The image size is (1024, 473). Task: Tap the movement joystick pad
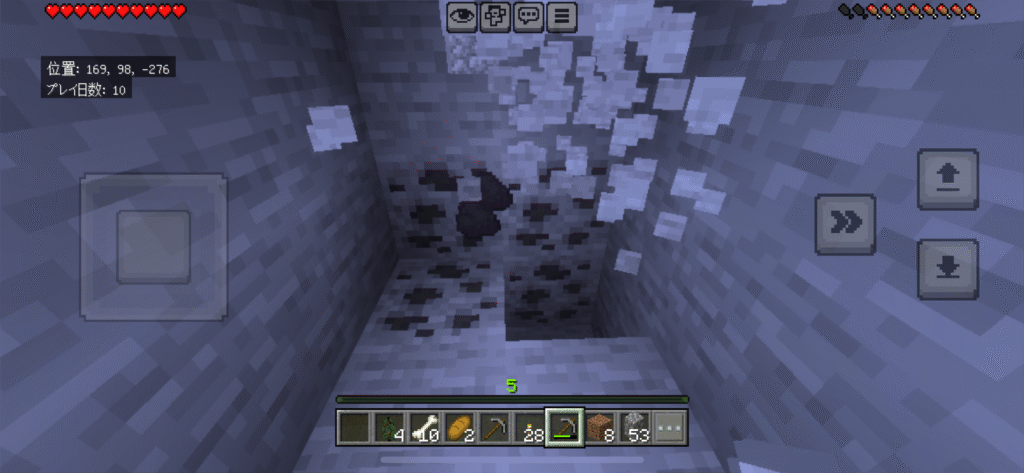click(x=153, y=247)
